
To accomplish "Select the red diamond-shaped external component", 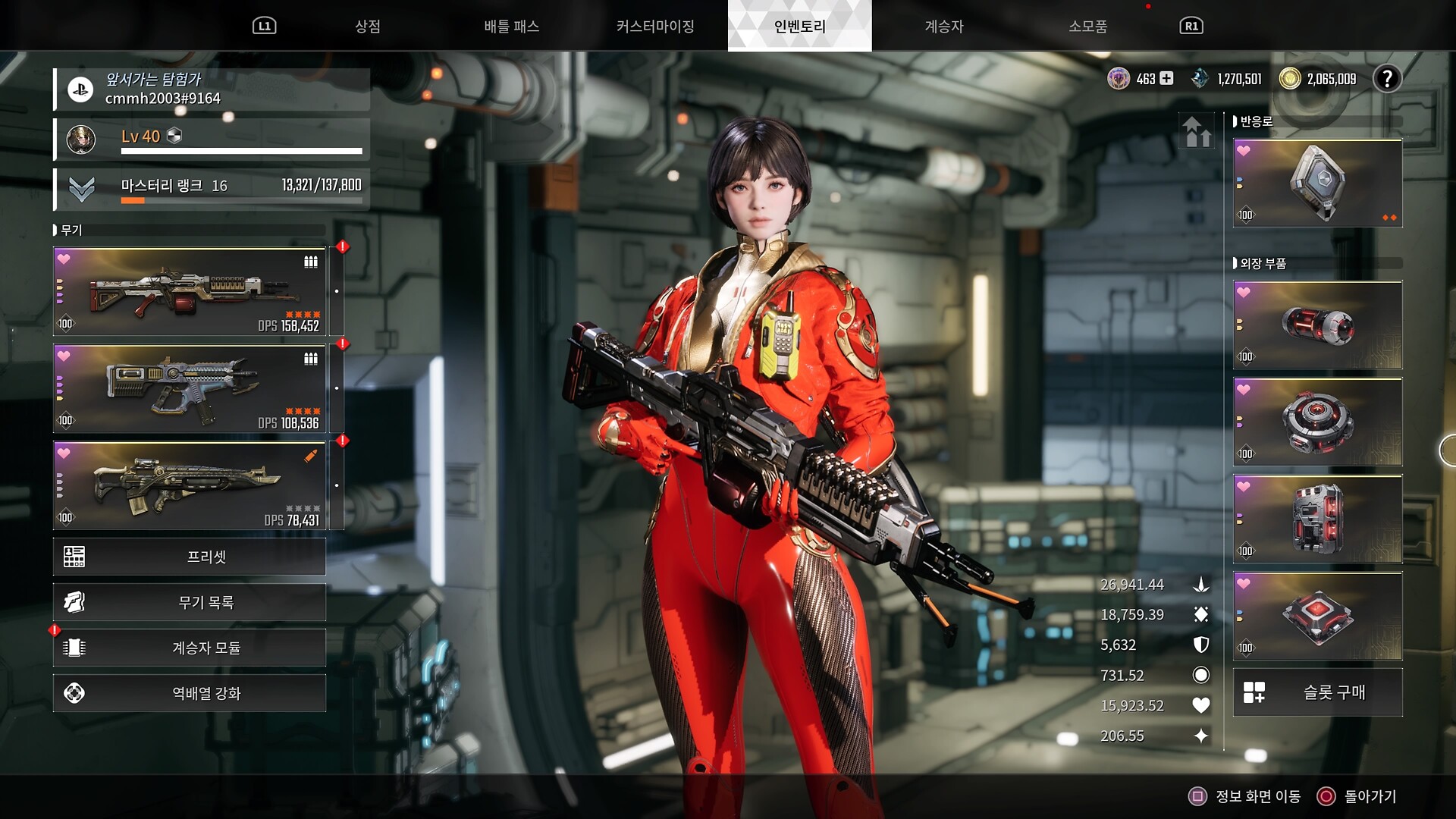I will point(1317,617).
